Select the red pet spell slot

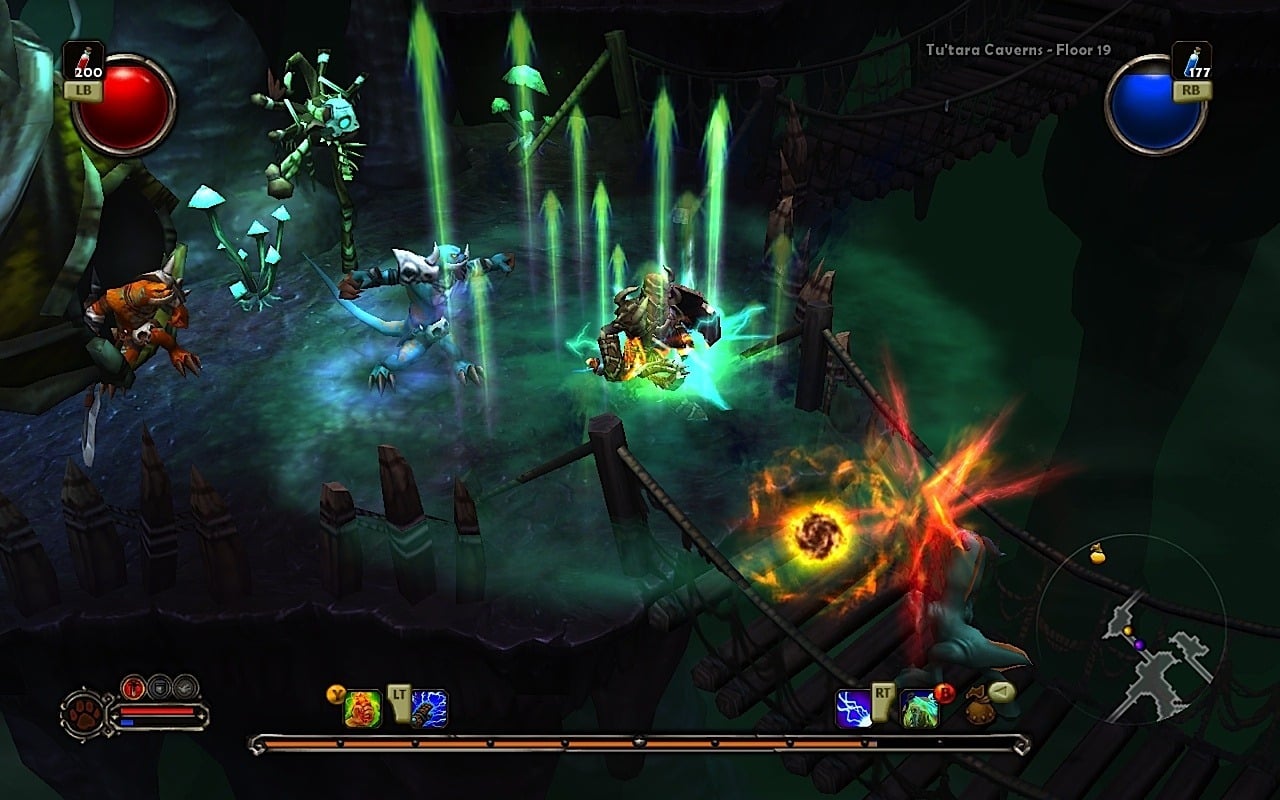click(x=134, y=687)
